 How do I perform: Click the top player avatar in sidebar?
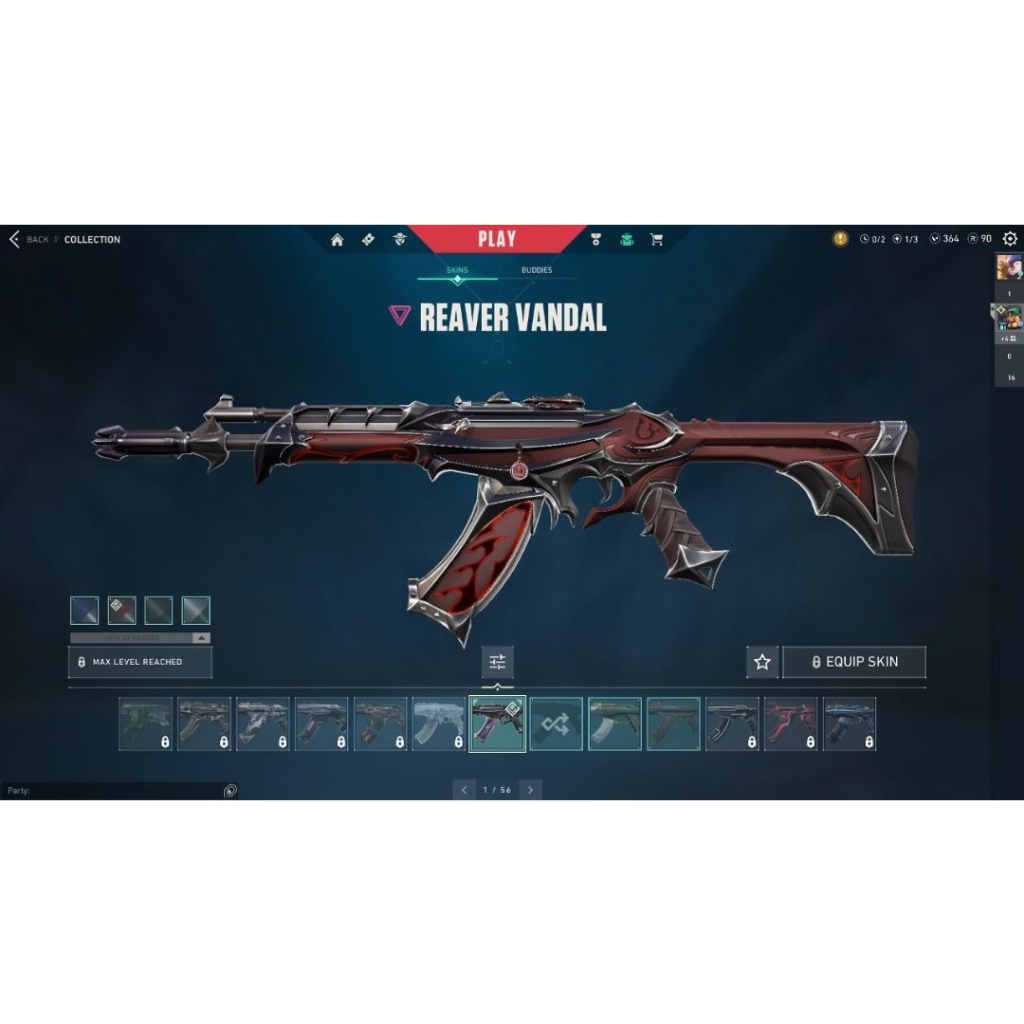tap(1008, 267)
